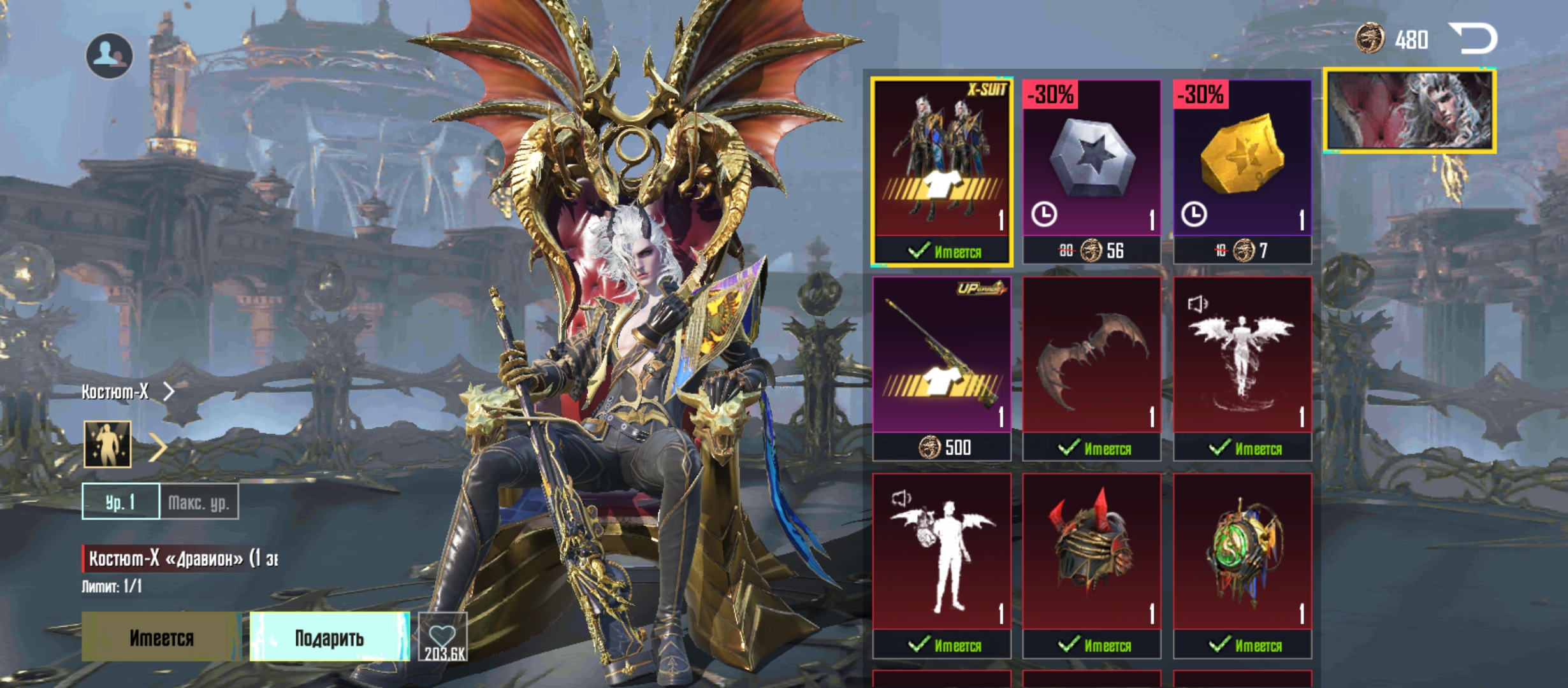
Task: Select the red horned helmet item
Action: (1091, 564)
